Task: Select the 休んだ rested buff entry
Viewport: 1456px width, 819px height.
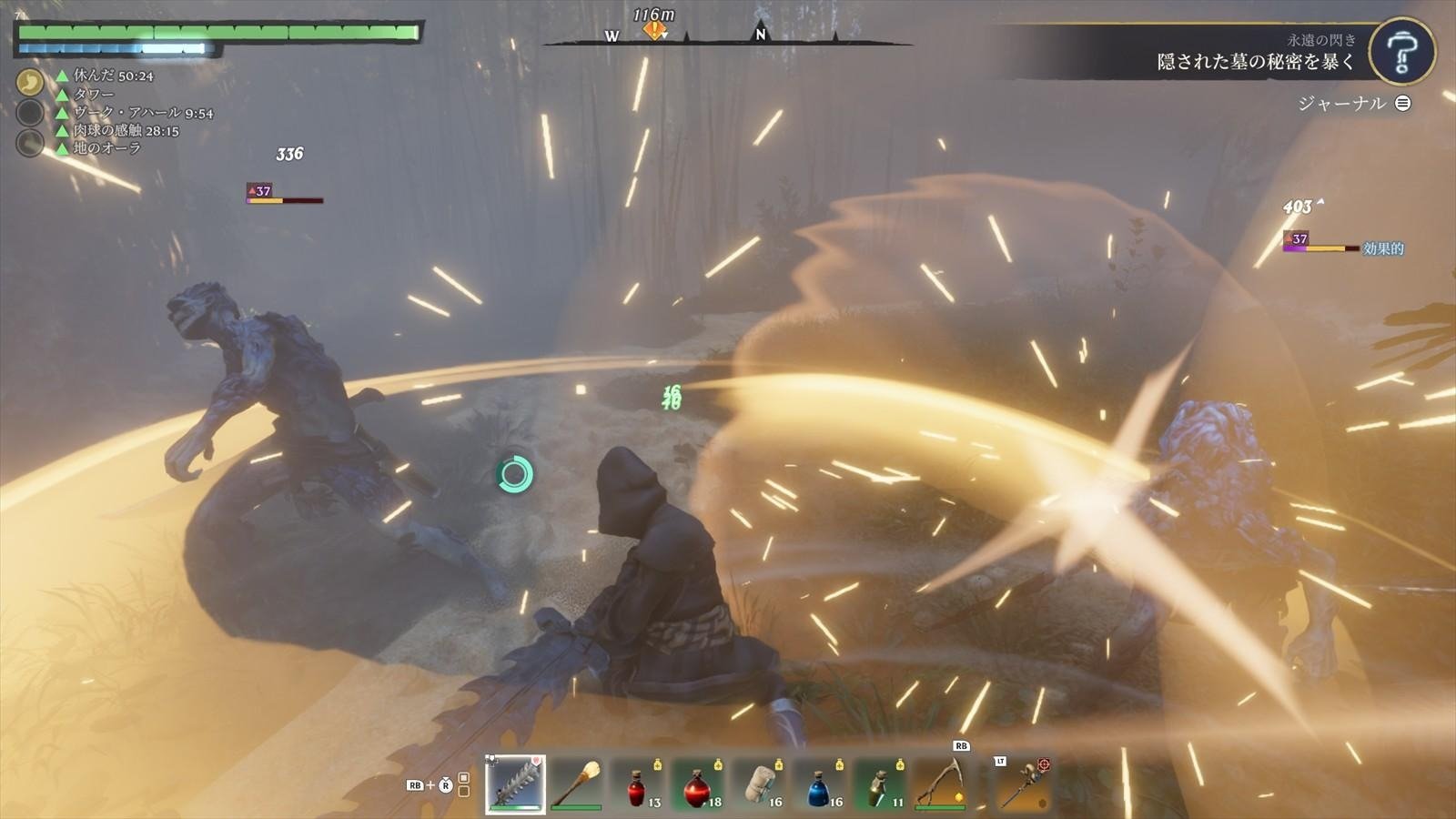Action: point(113,76)
